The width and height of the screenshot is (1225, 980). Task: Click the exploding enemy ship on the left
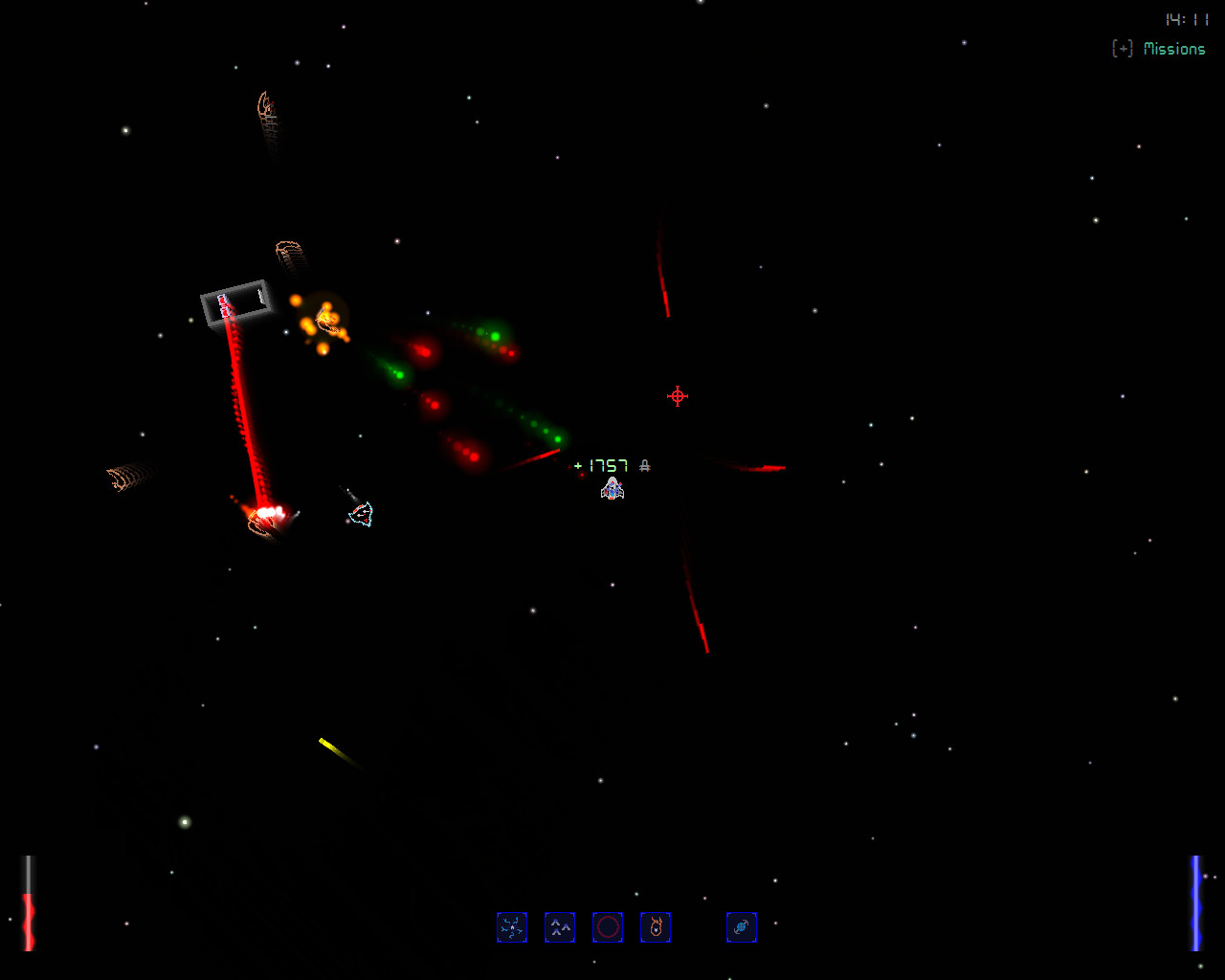pyautogui.click(x=265, y=517)
